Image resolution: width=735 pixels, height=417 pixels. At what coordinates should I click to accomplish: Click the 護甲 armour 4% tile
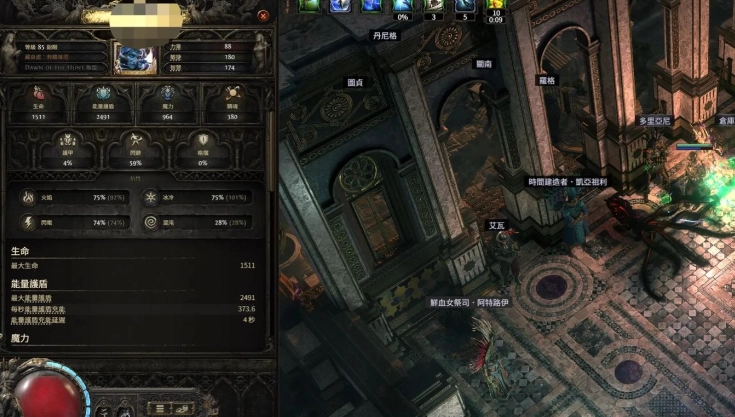(x=67, y=151)
